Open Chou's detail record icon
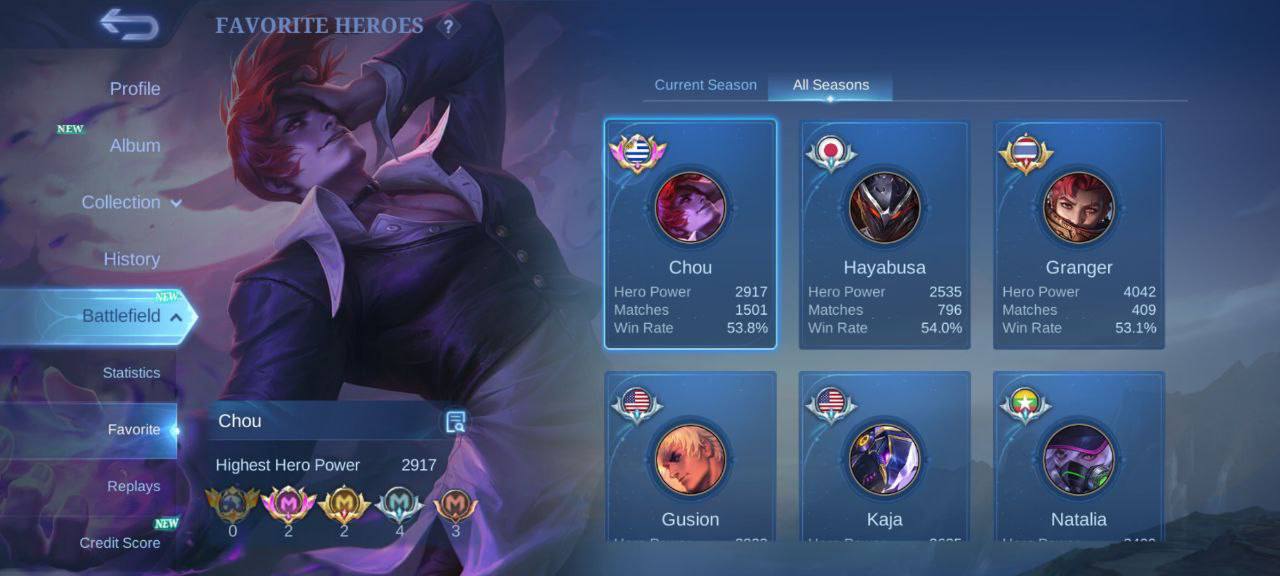Viewport: 1280px width, 576px height. pos(456,422)
